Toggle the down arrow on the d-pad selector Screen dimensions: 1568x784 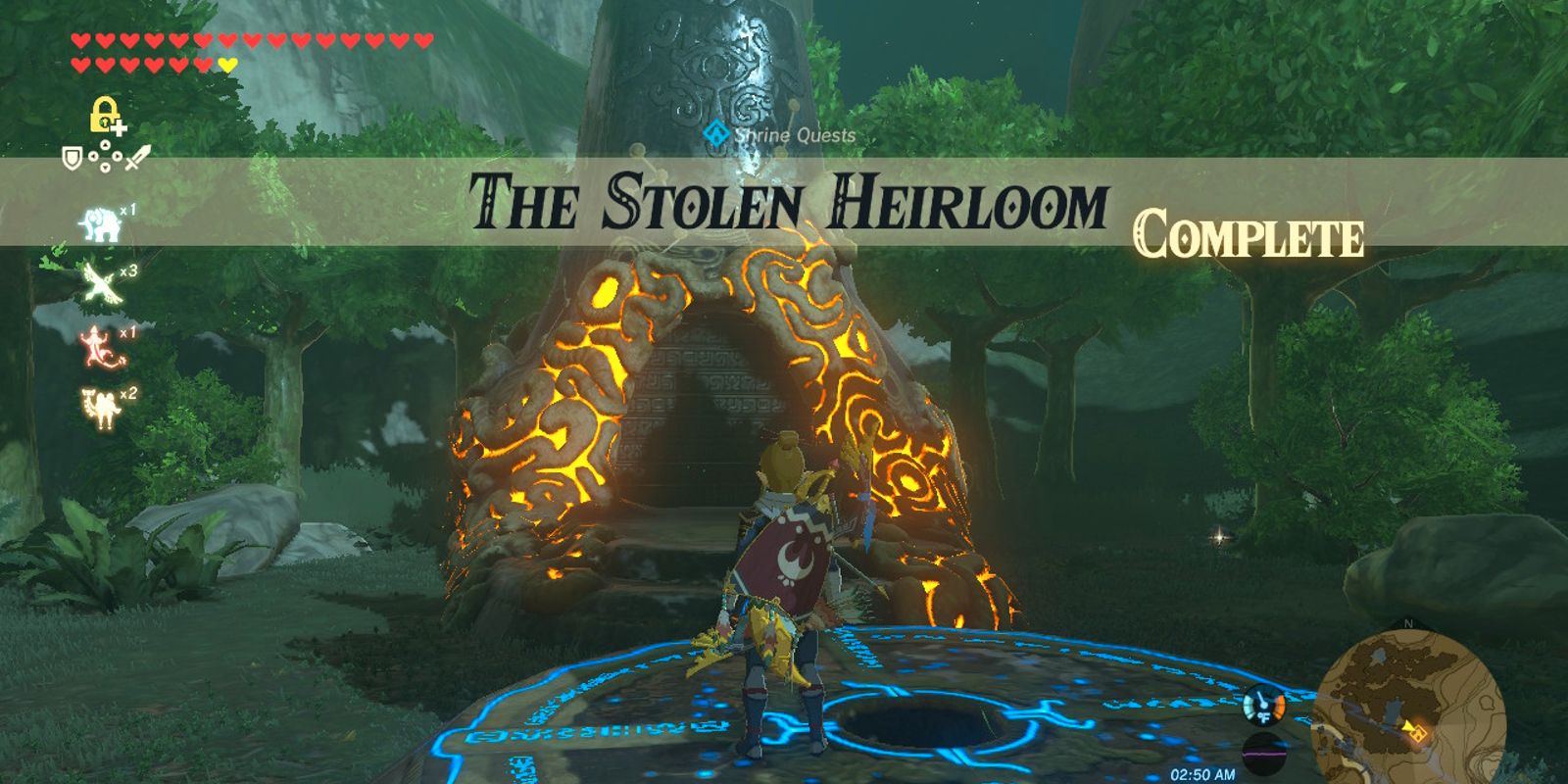click(104, 168)
